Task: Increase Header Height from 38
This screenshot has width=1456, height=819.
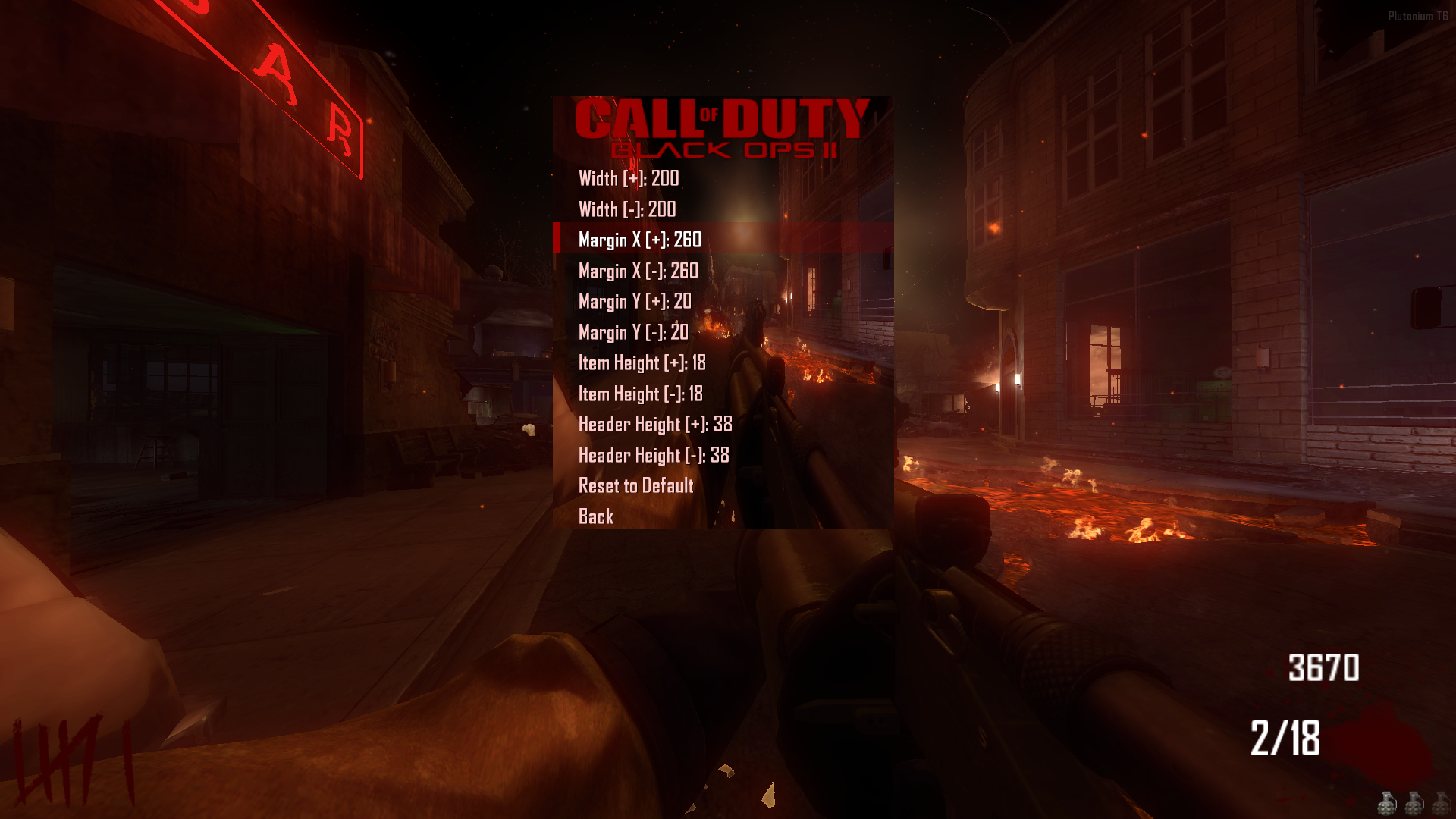Action: (x=654, y=425)
